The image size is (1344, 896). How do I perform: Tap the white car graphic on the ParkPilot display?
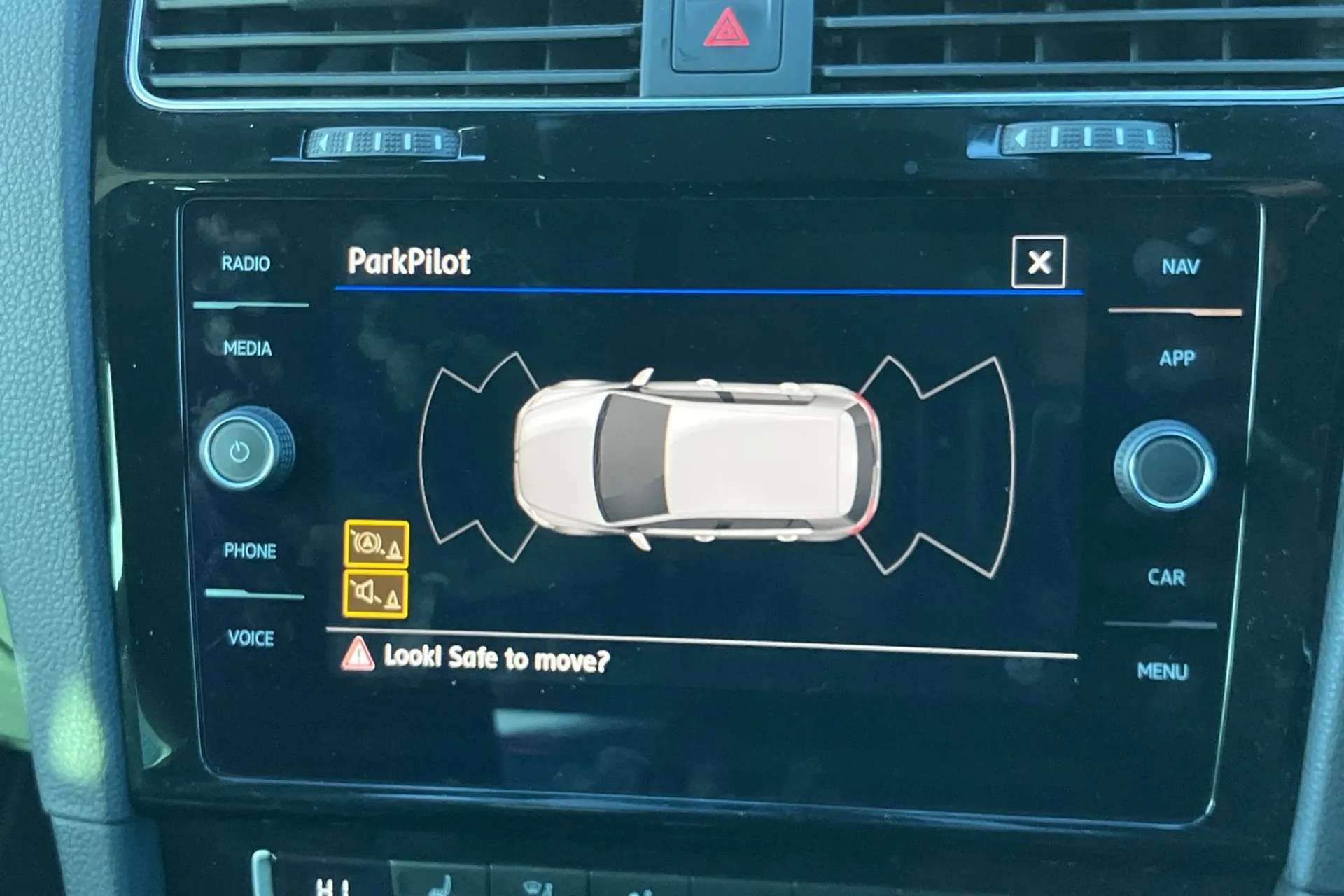(693, 458)
